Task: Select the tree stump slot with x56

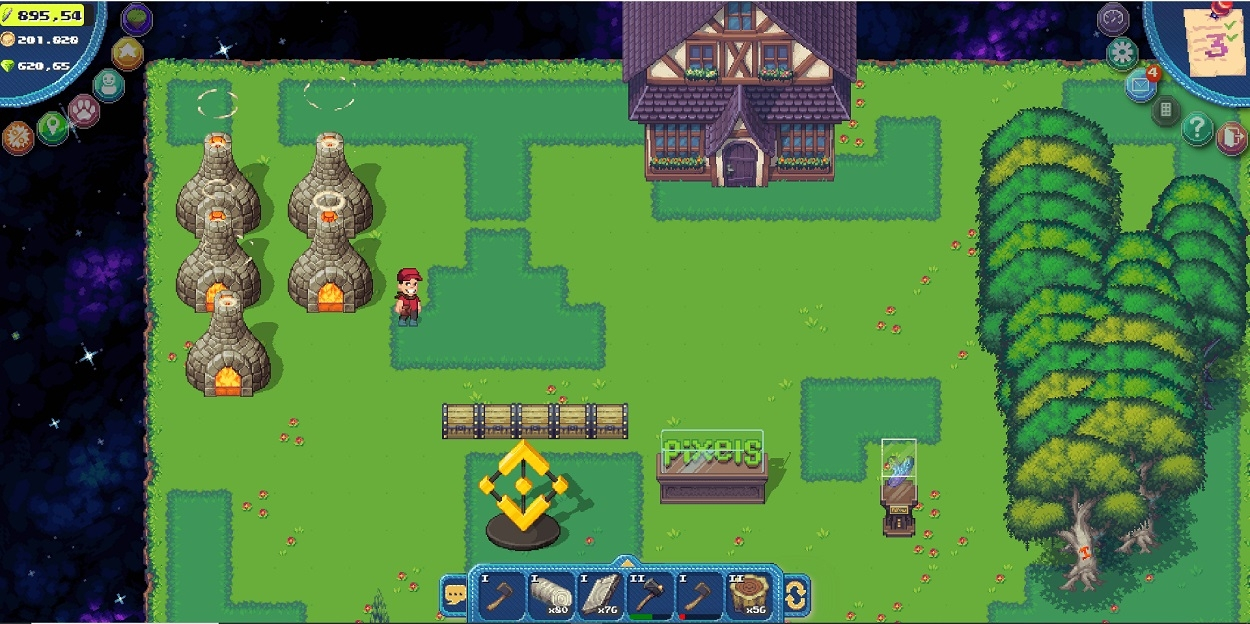Action: tap(748, 595)
